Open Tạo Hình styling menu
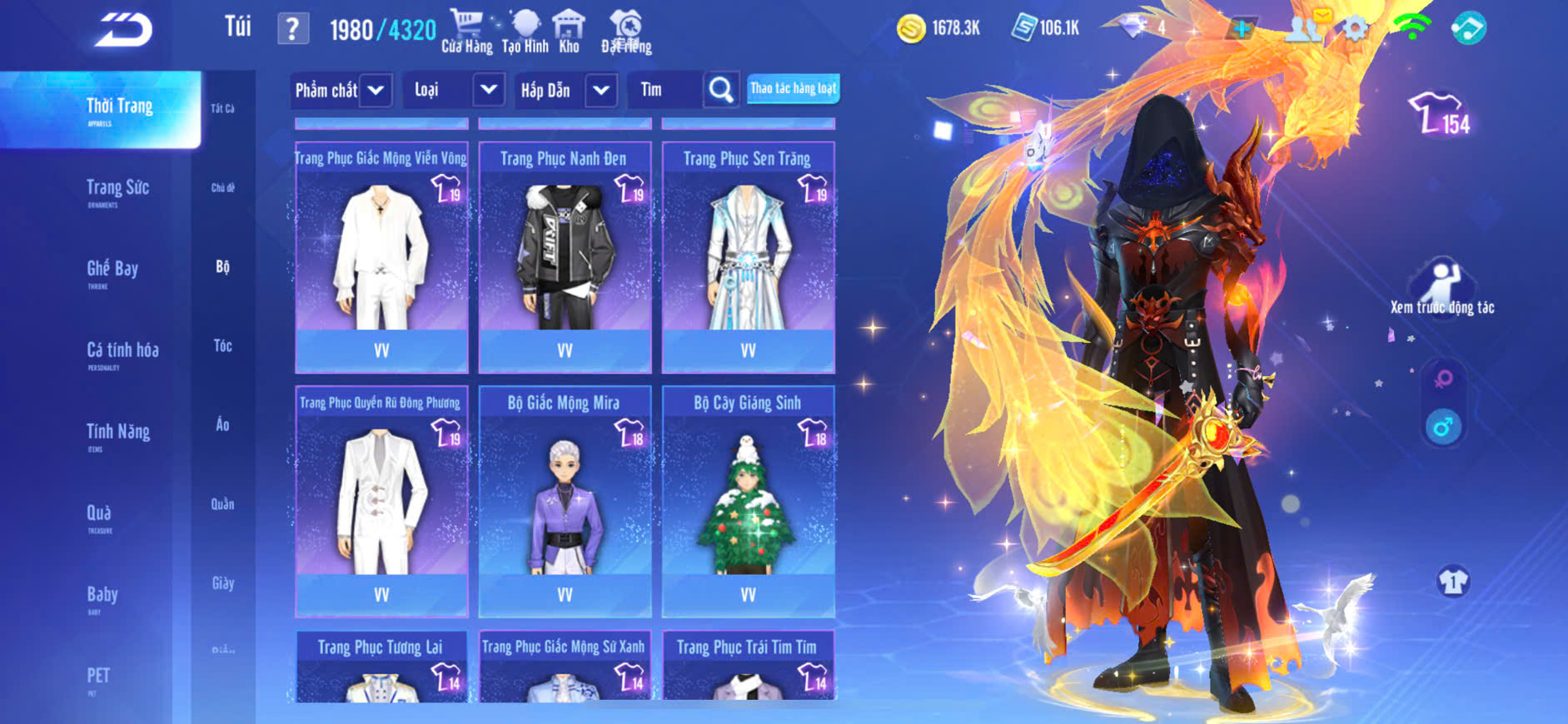Screen dimensions: 1568x724 525,32
